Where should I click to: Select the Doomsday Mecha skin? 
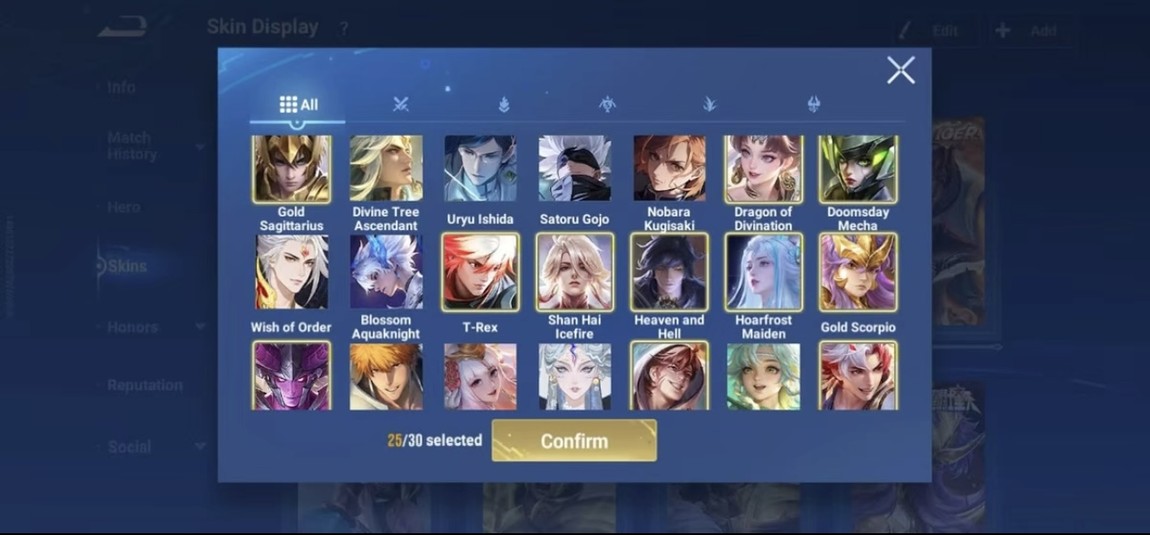(858, 170)
